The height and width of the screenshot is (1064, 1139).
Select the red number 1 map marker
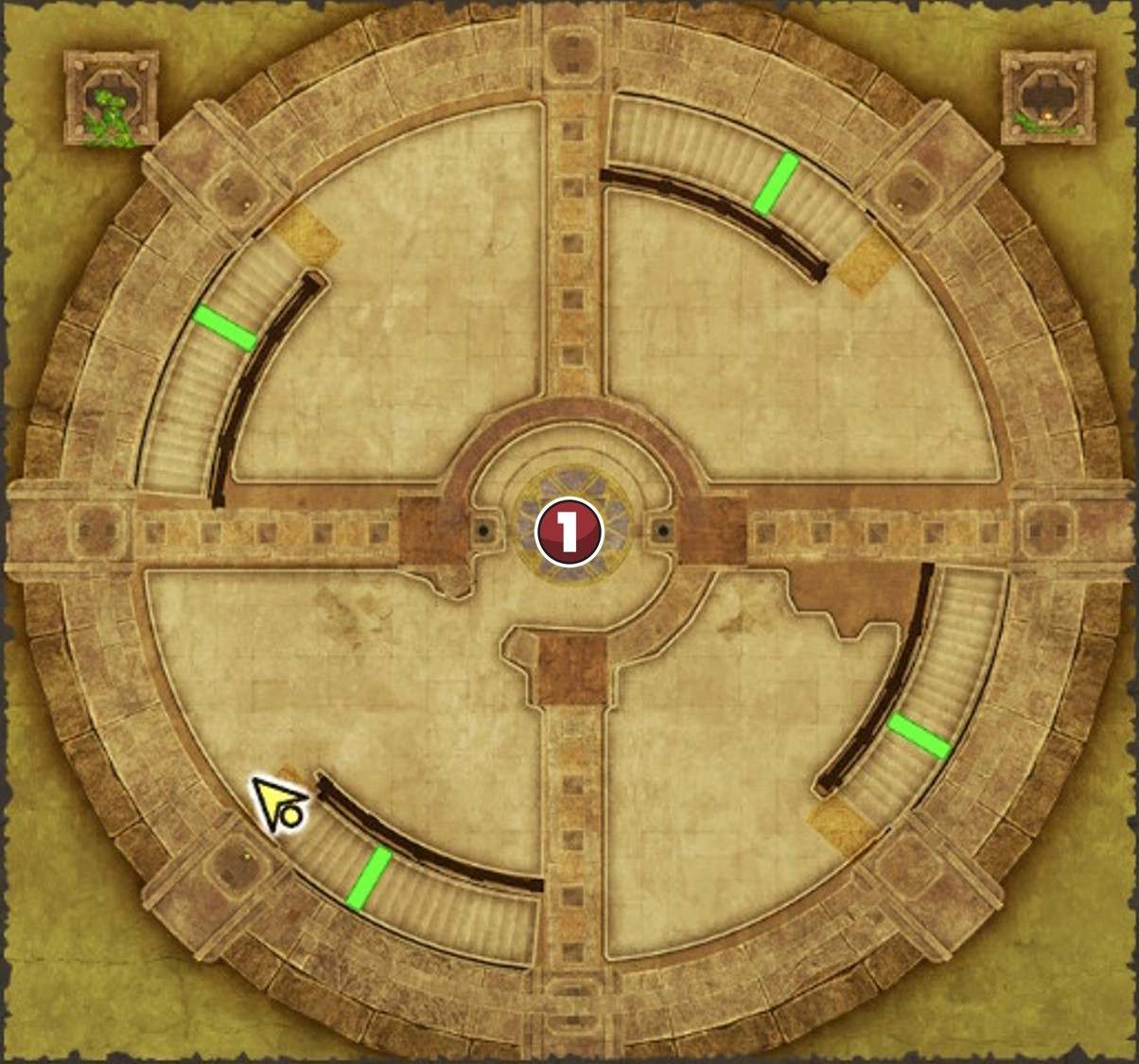click(569, 532)
